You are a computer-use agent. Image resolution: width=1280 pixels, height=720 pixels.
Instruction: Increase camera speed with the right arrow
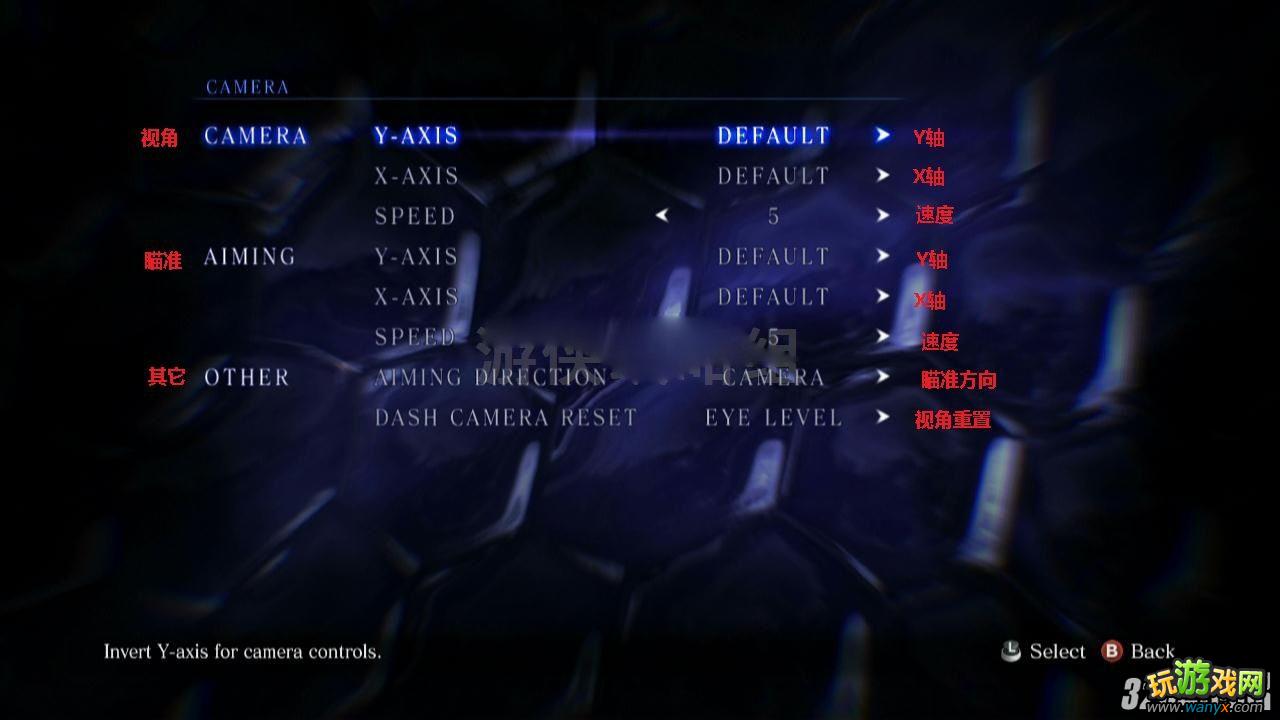click(882, 215)
